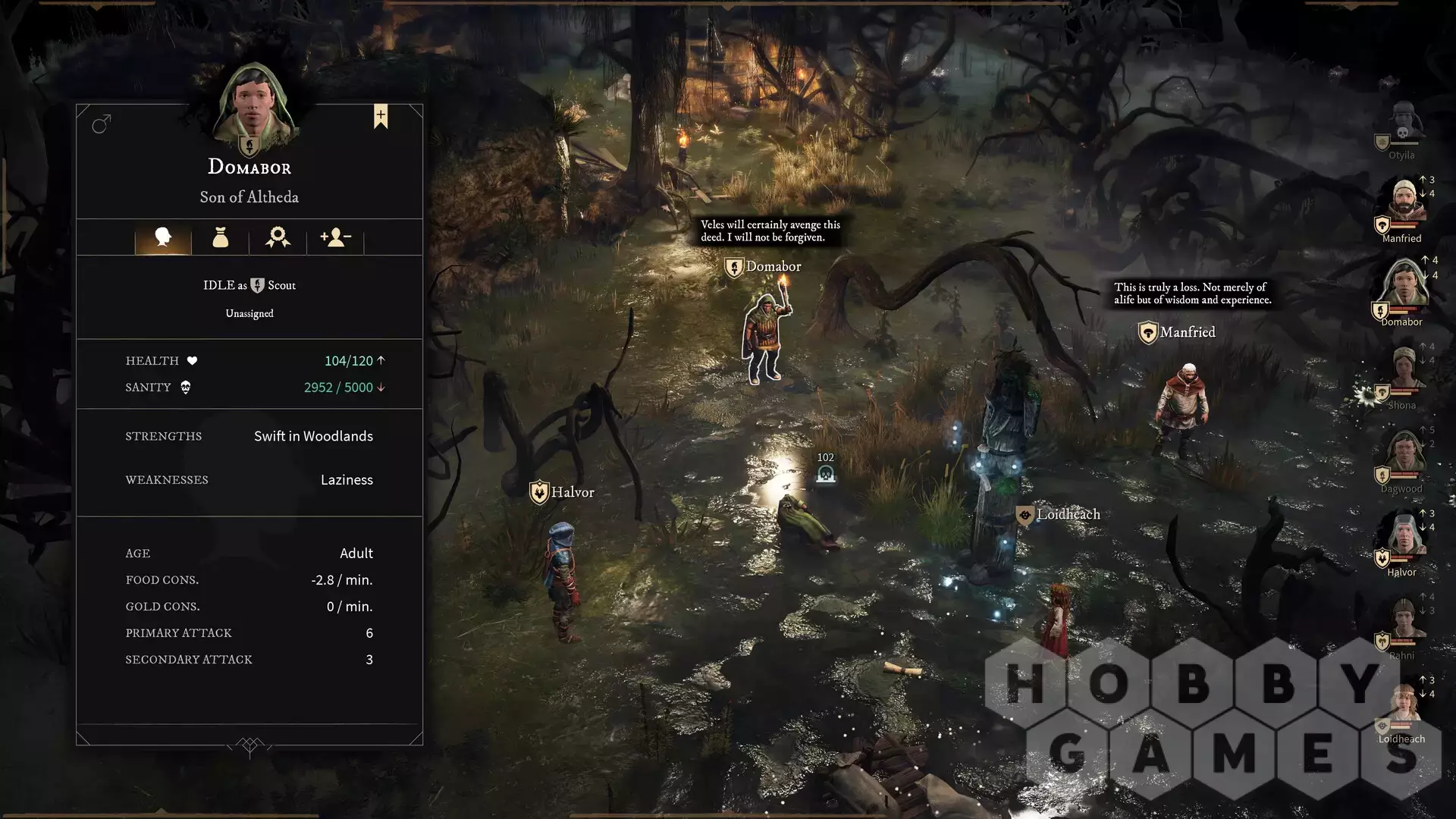
Task: Click the Loidheach name label
Action: (1067, 514)
